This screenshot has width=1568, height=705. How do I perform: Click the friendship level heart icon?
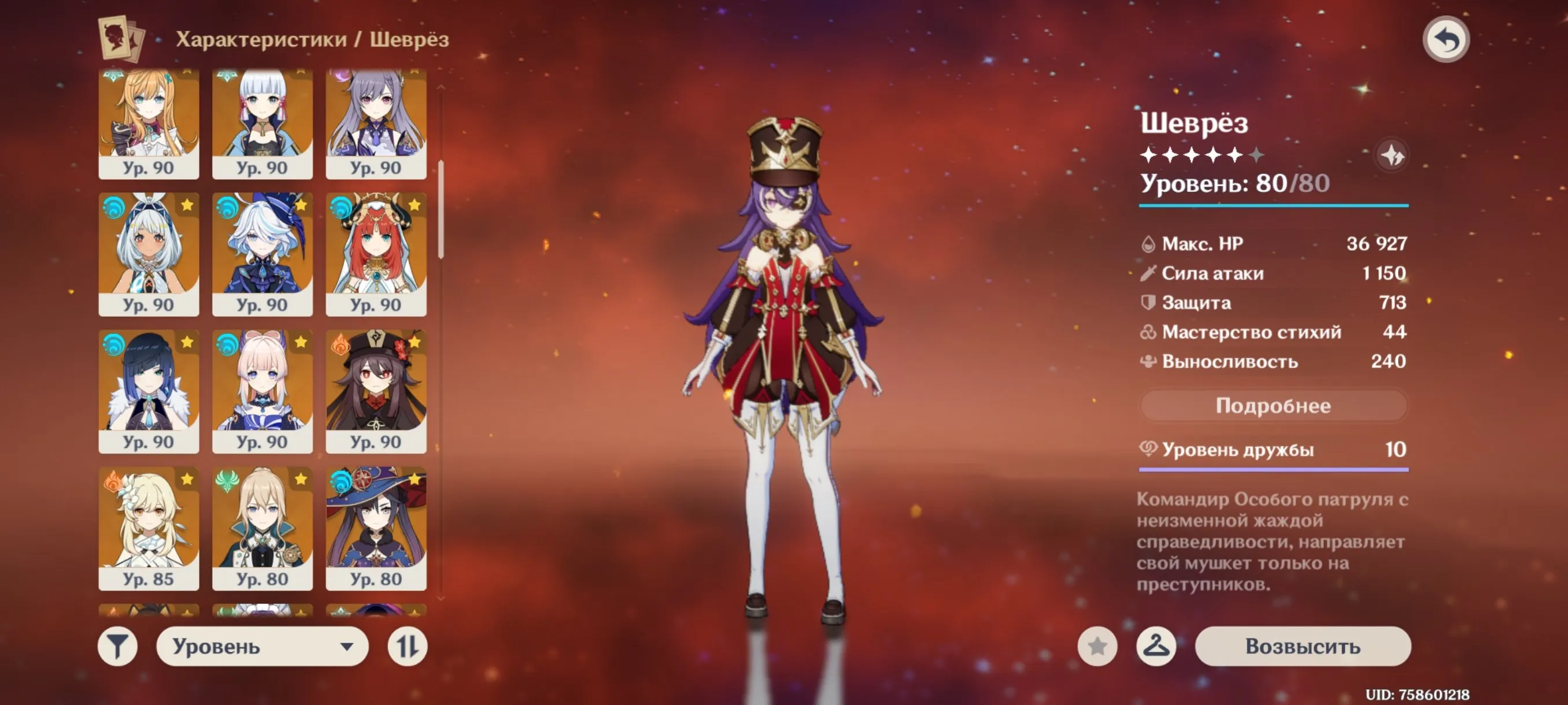(1149, 450)
